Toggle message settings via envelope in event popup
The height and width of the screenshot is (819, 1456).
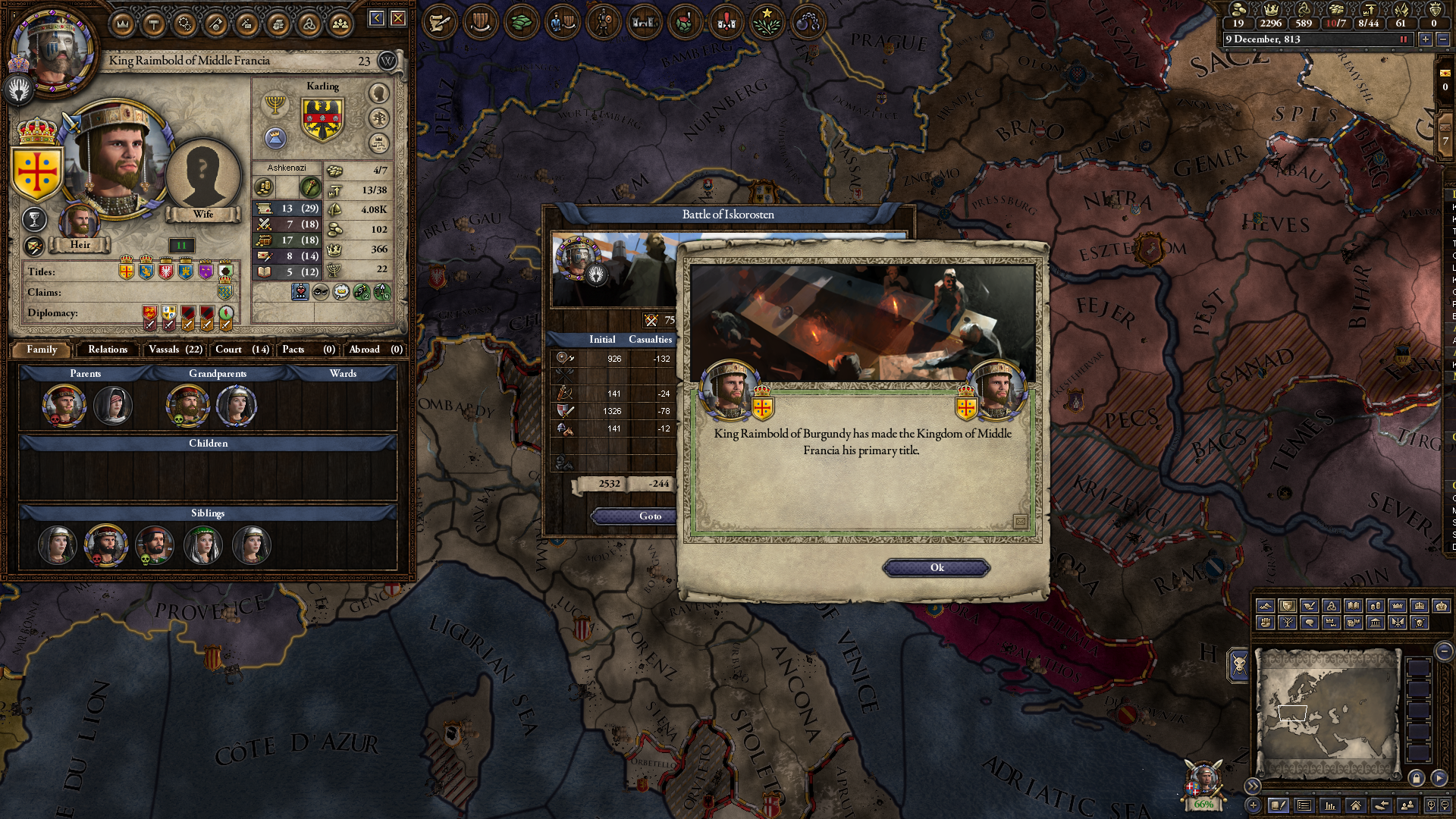tap(1021, 522)
